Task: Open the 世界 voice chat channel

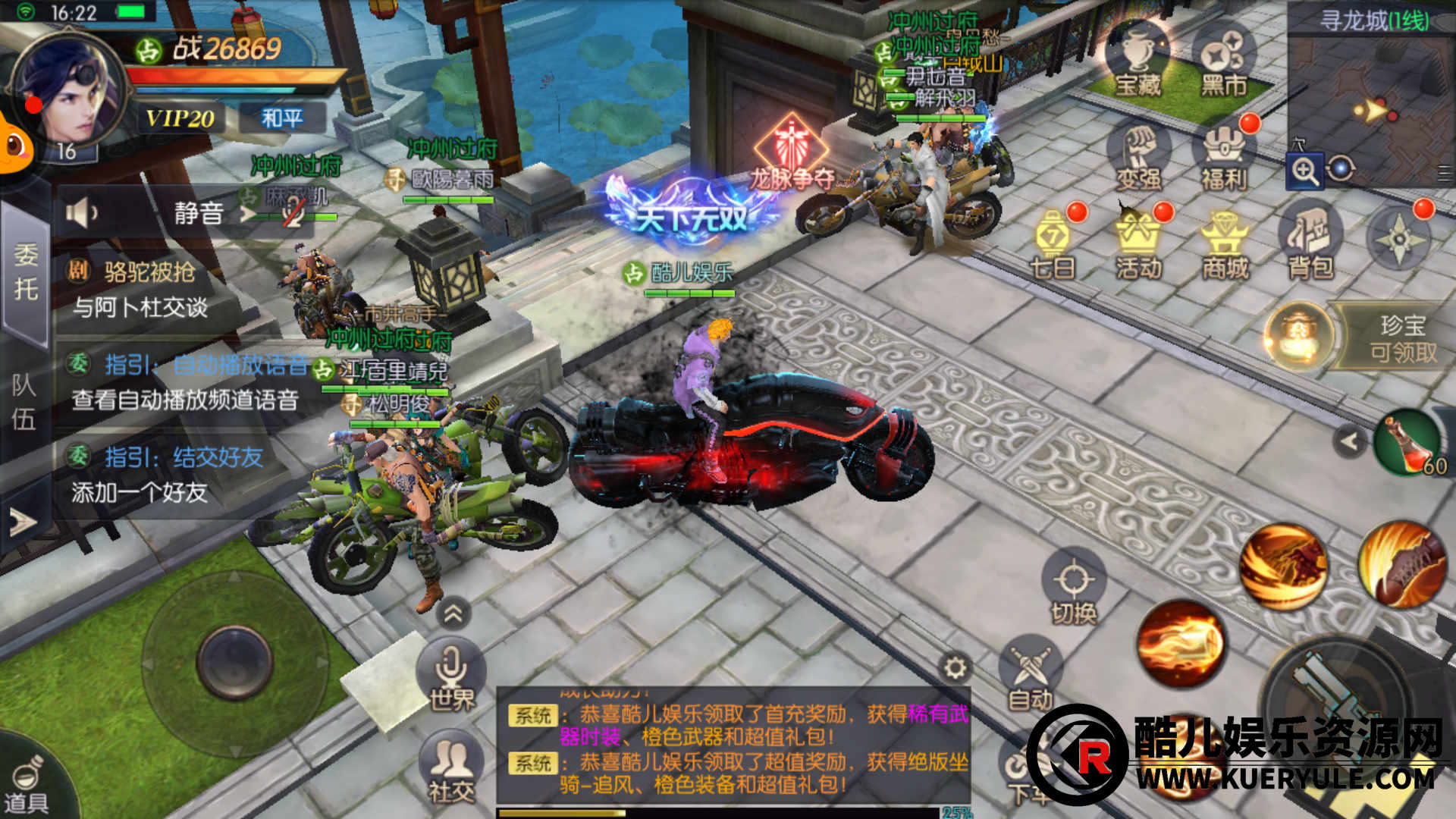Action: pyautogui.click(x=452, y=675)
